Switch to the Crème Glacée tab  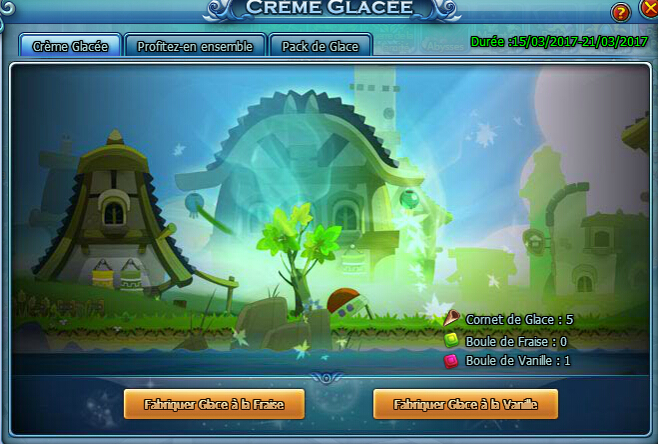(x=70, y=46)
